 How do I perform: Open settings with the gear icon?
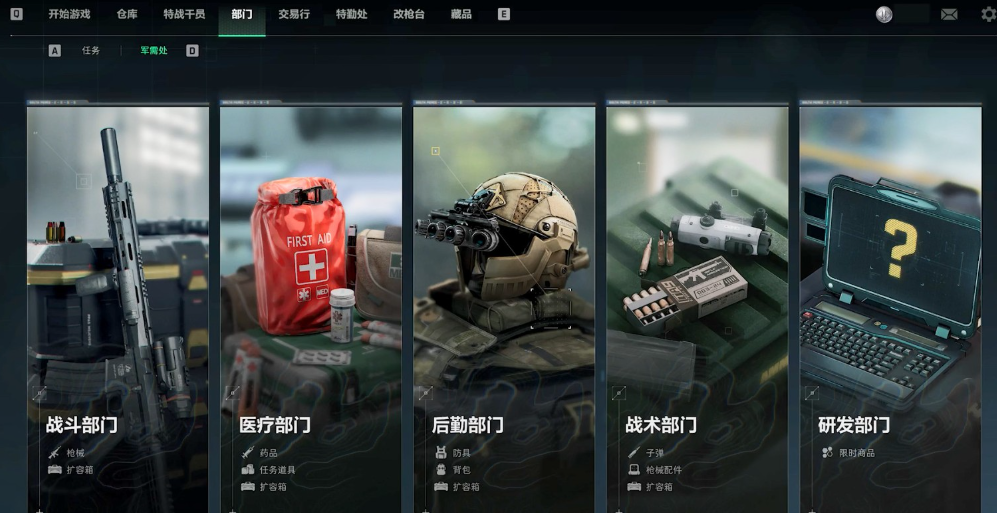tap(988, 15)
